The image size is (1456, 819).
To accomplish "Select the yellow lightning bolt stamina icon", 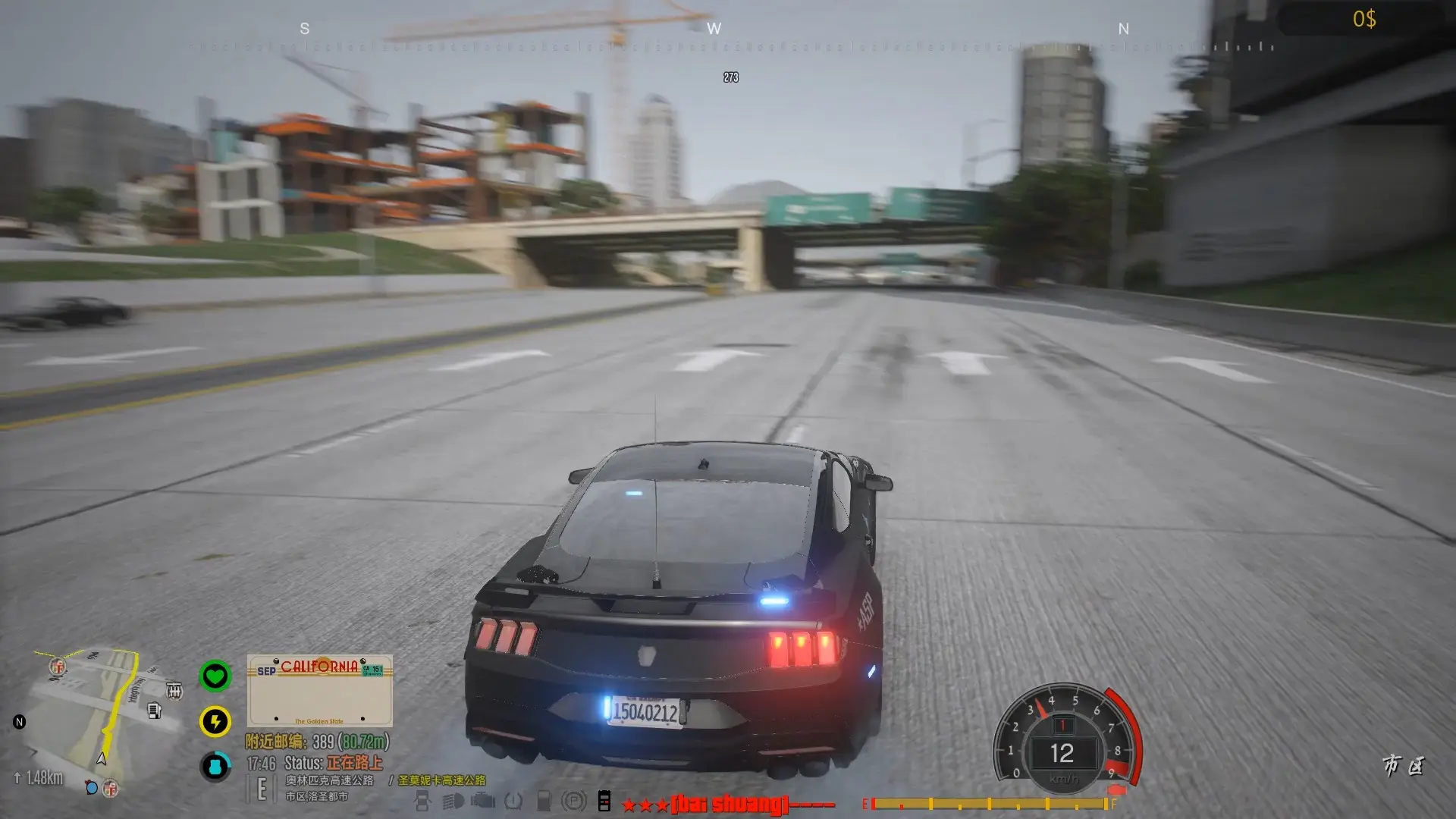I will 215,721.
